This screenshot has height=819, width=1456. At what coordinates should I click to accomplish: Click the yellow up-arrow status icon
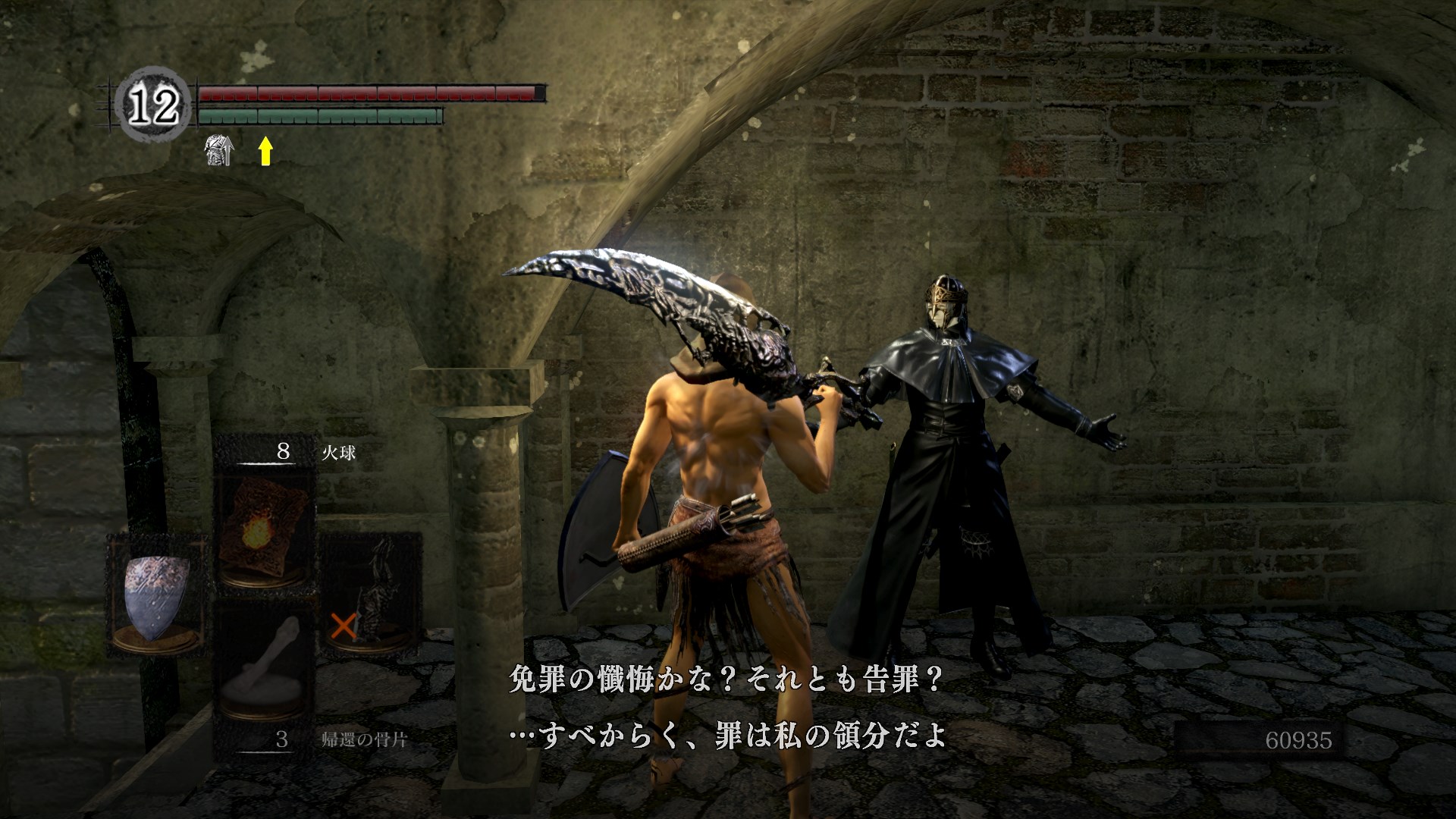265,151
